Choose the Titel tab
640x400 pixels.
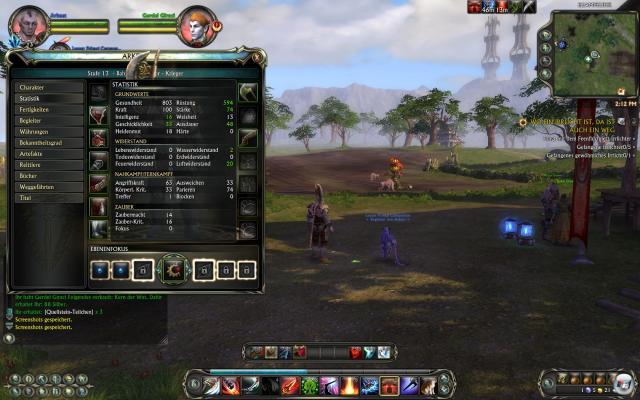47,198
